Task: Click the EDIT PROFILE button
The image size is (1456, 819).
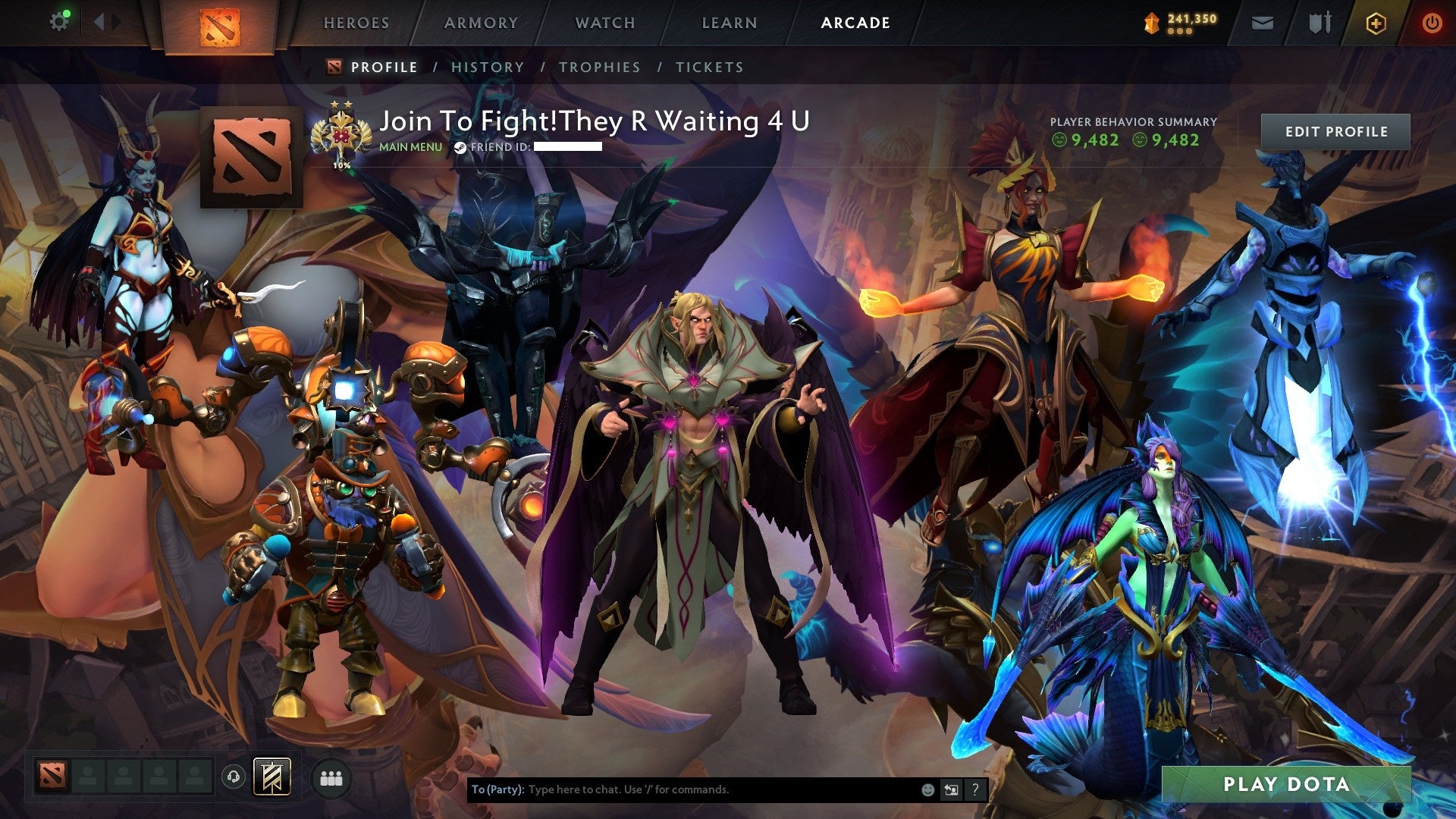Action: 1335,130
